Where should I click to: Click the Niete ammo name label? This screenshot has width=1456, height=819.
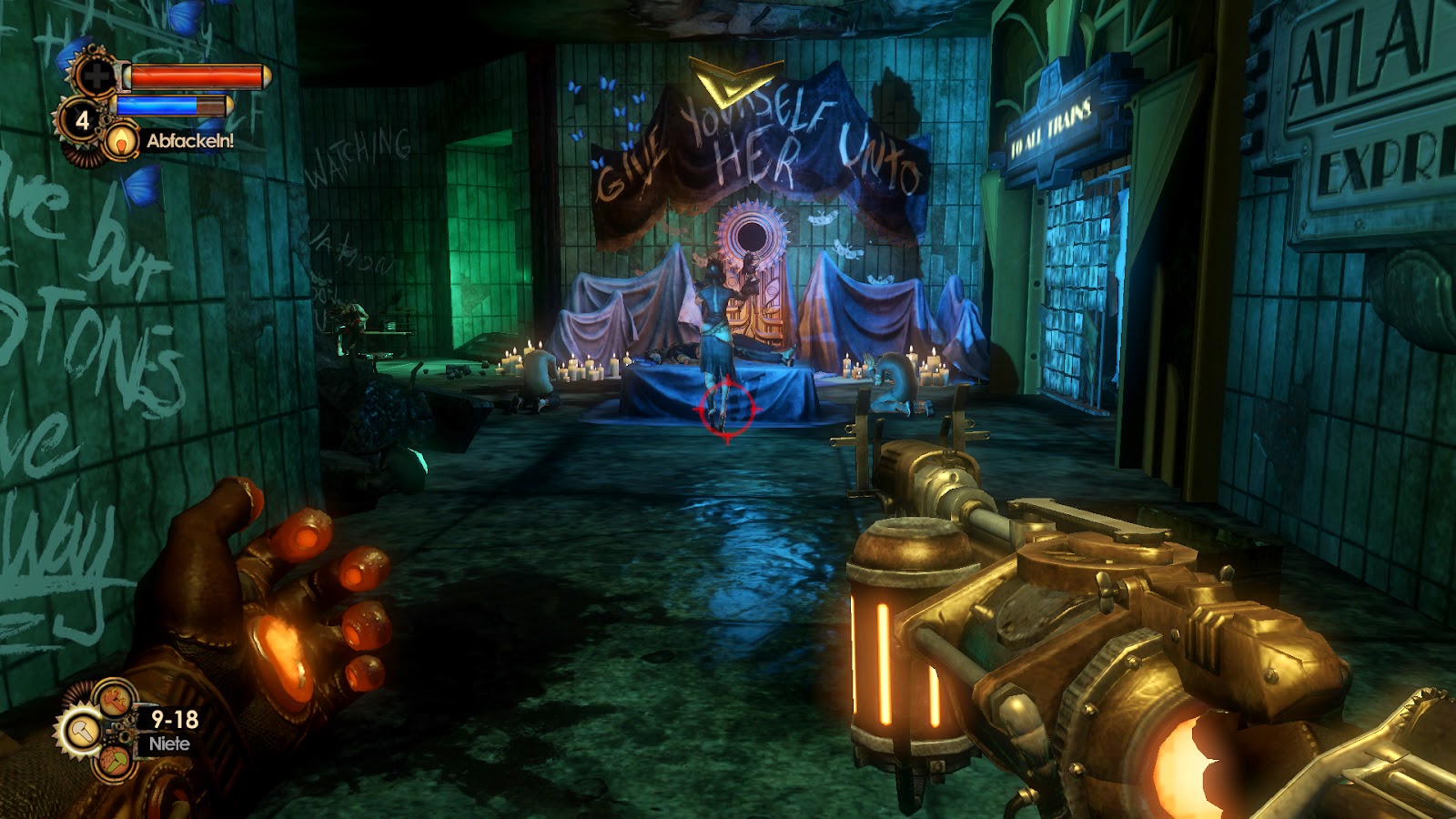point(170,744)
